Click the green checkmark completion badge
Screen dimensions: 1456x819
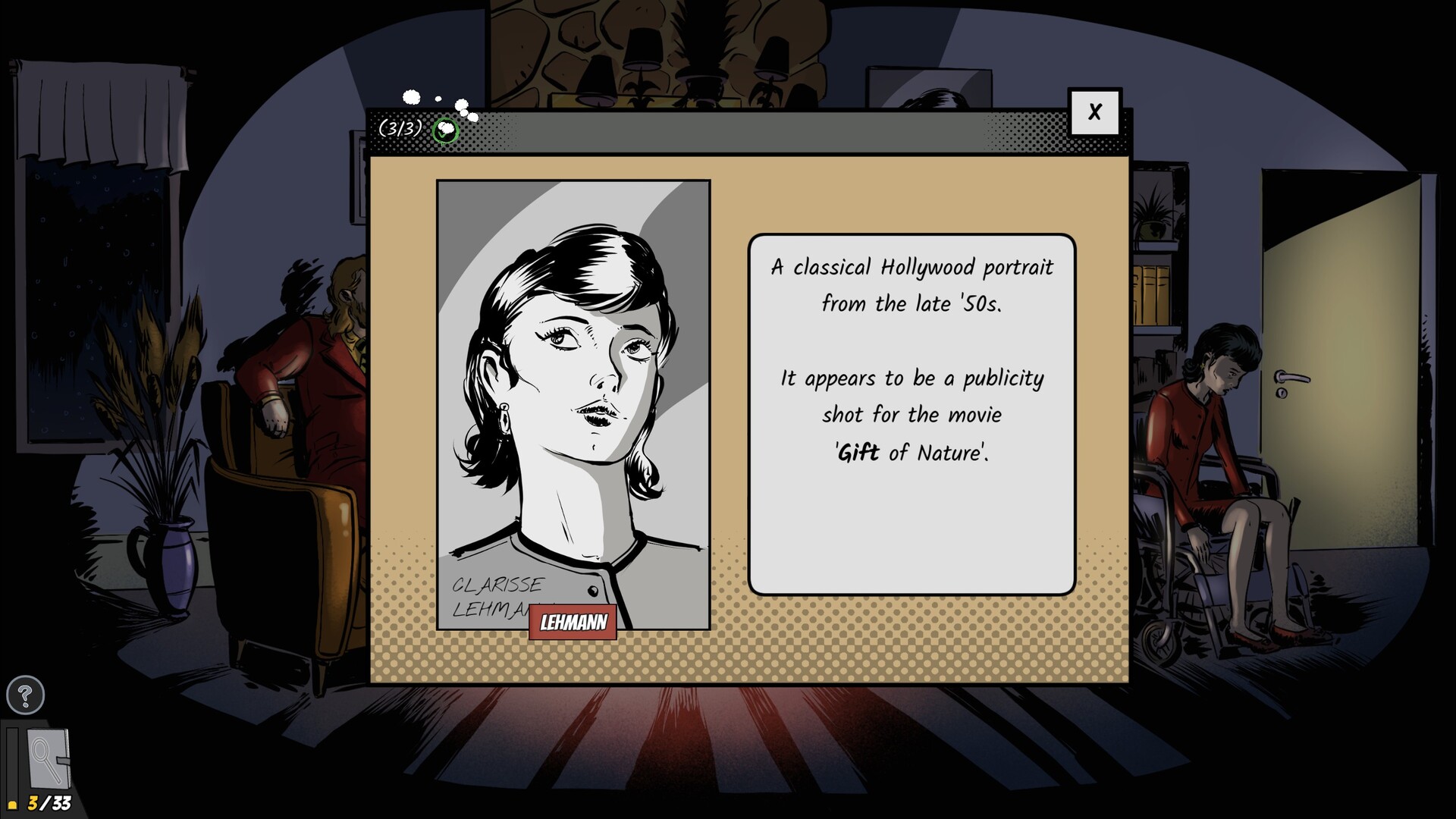[444, 131]
